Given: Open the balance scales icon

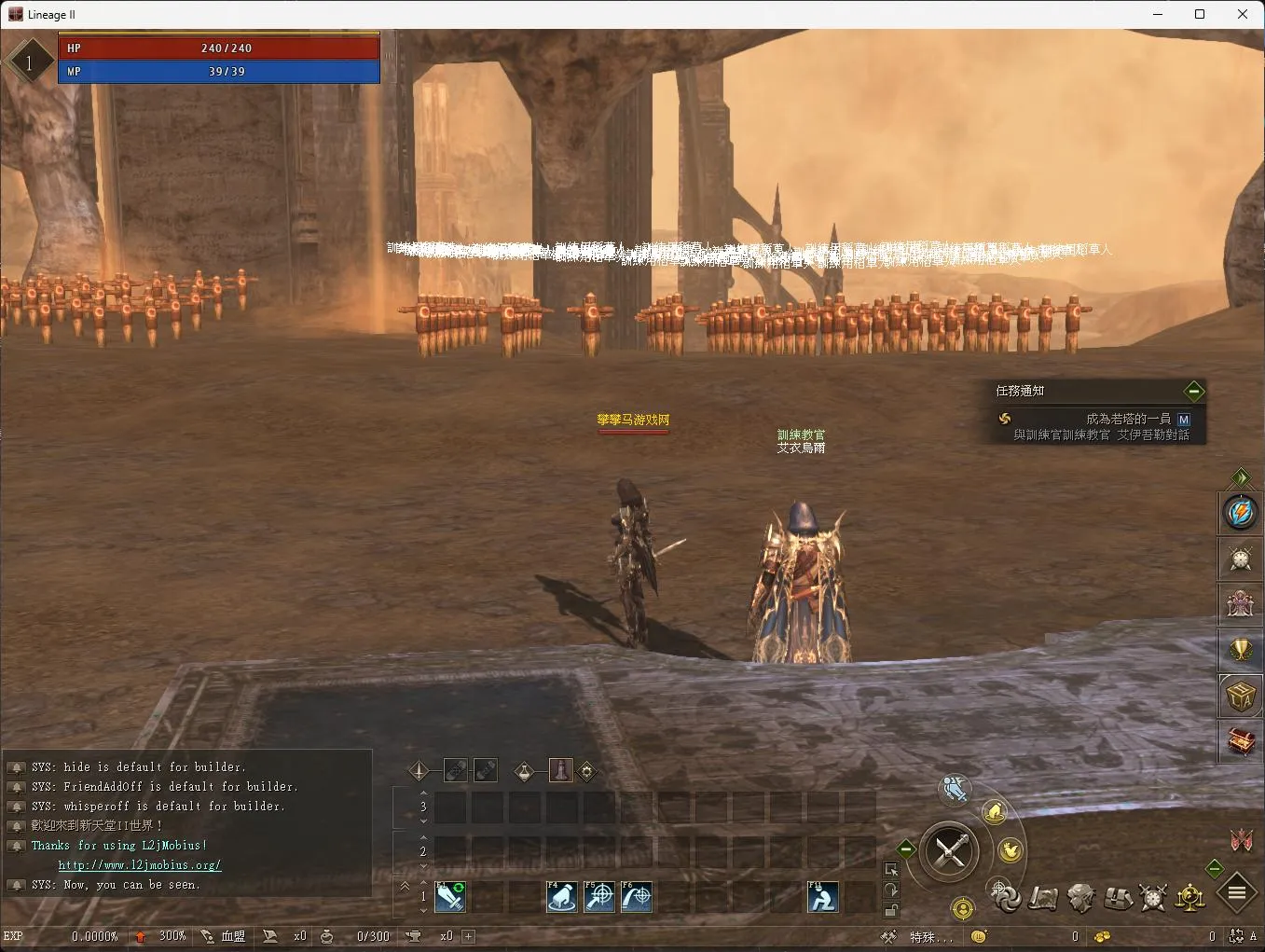Looking at the screenshot, I should pyautogui.click(x=1190, y=897).
